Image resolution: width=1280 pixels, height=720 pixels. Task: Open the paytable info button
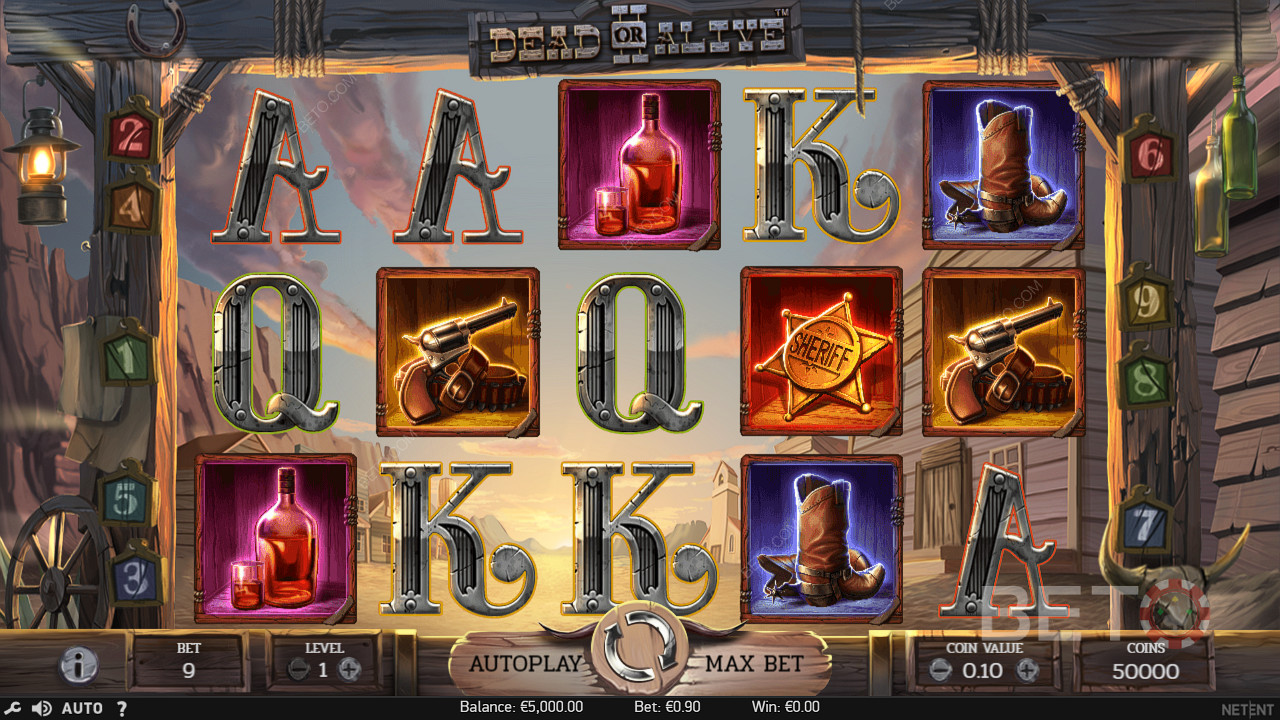tap(79, 665)
